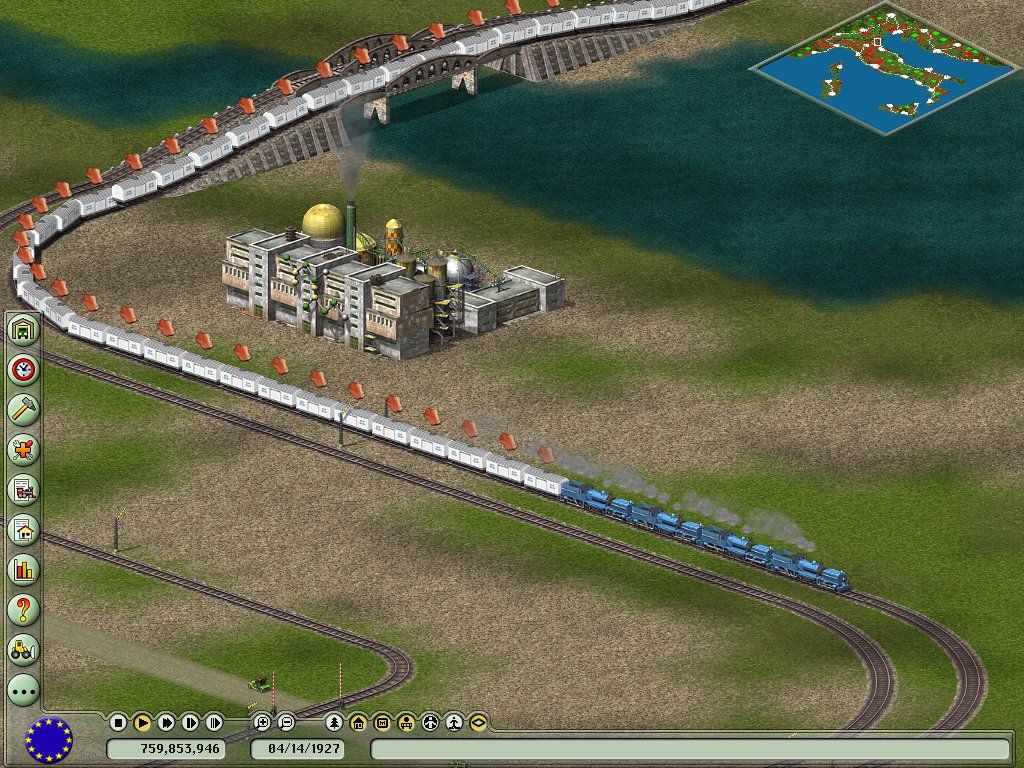Stop the game with the square button
The image size is (1024, 768).
point(118,722)
